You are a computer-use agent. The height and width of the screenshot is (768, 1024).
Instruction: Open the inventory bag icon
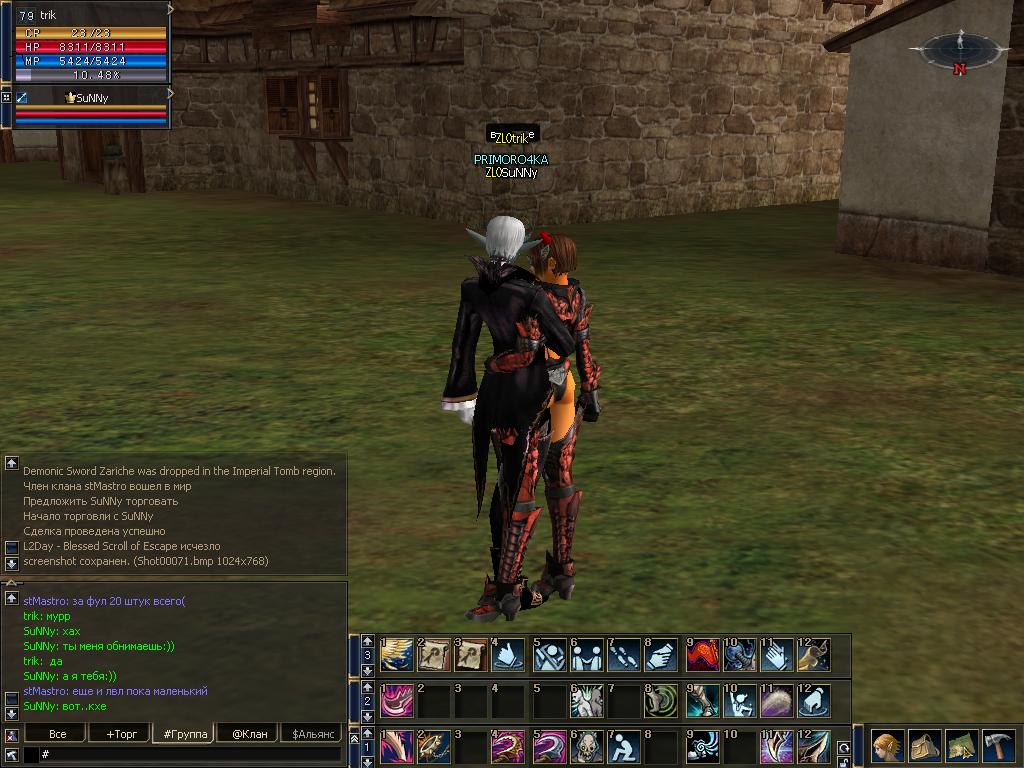tap(924, 746)
